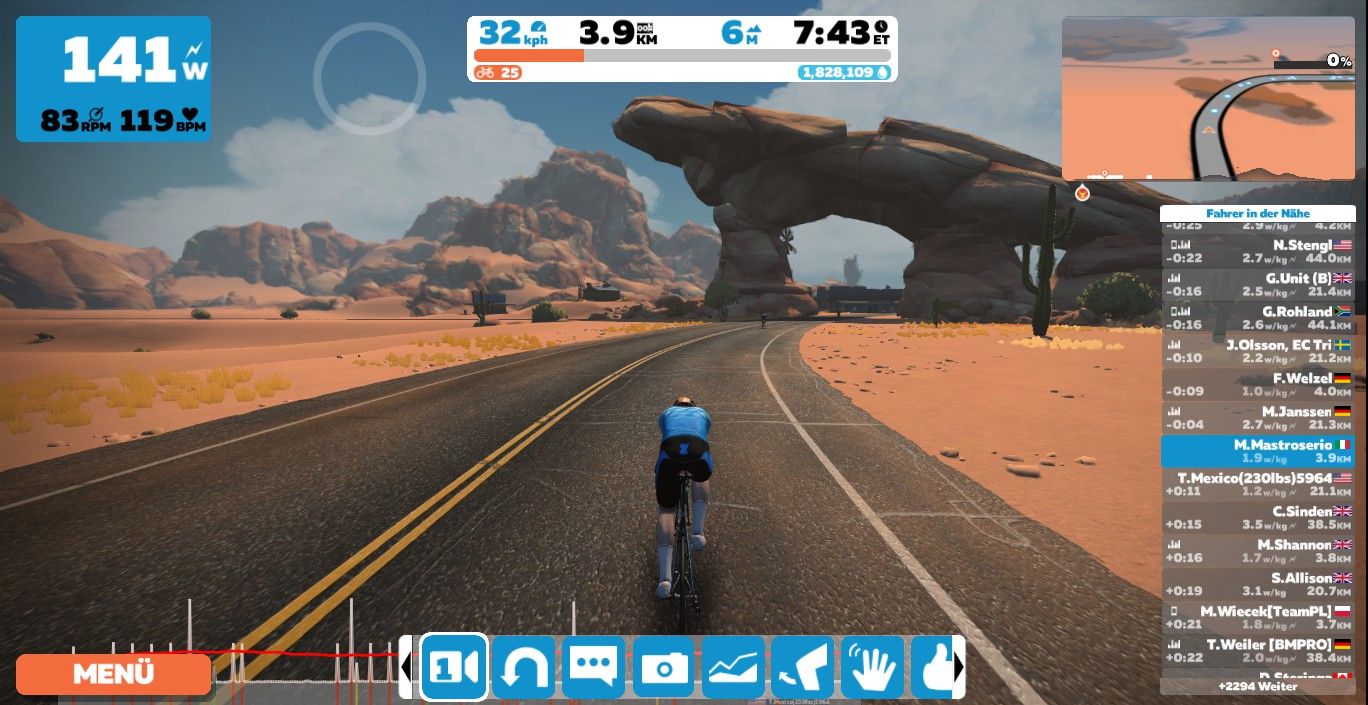1368x705 pixels.
Task: Click the U-turn arrow icon
Action: pyautogui.click(x=523, y=667)
